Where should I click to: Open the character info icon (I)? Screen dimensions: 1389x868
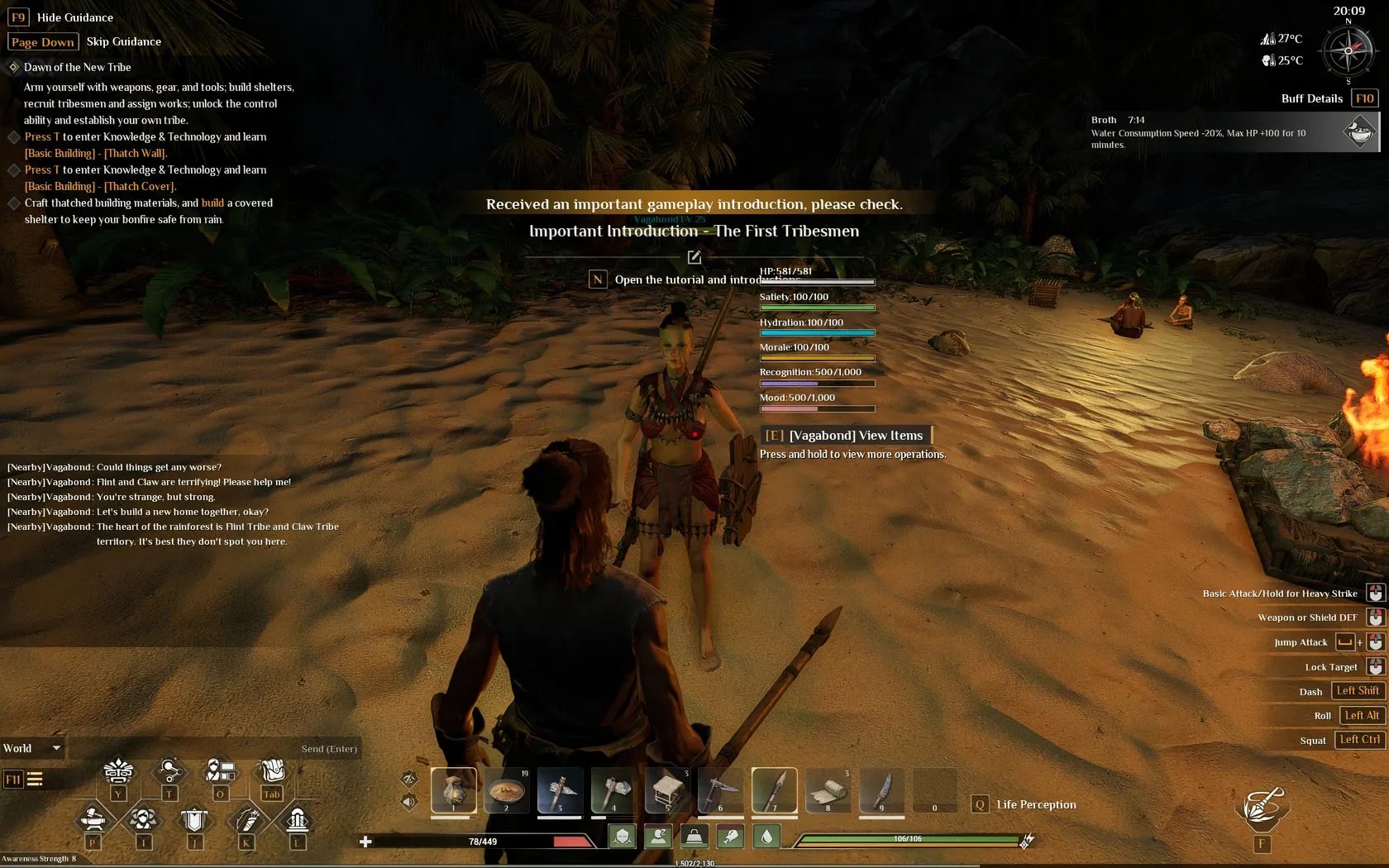click(144, 818)
